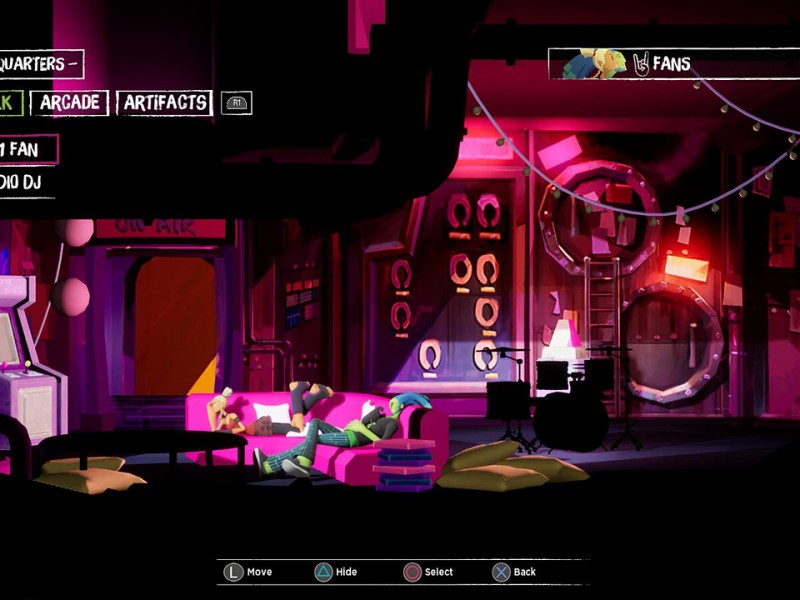Image resolution: width=800 pixels, height=600 pixels.
Task: Open the Artifacts tab
Action: click(165, 103)
